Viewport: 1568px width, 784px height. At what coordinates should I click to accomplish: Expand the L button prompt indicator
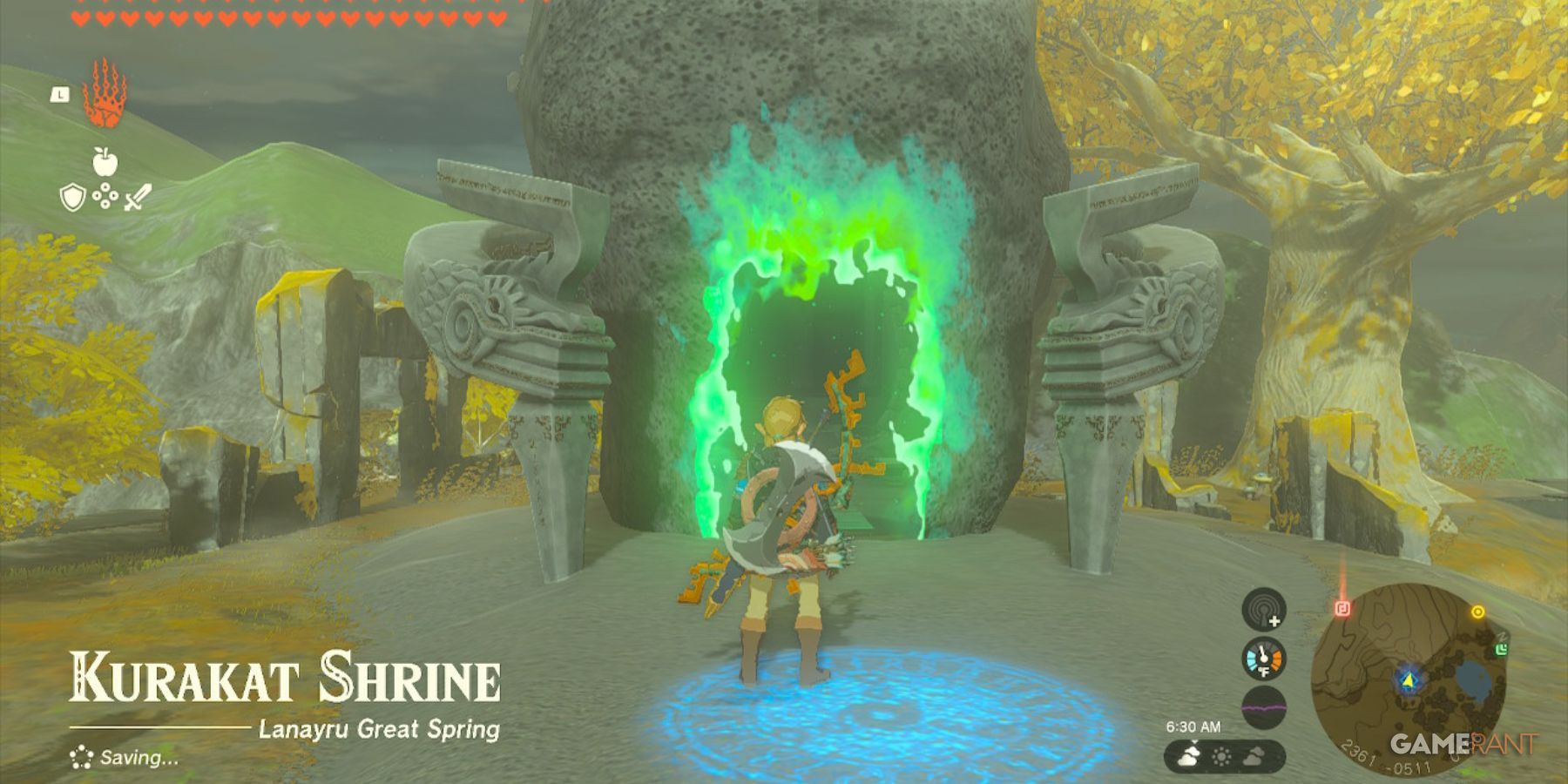(x=59, y=96)
